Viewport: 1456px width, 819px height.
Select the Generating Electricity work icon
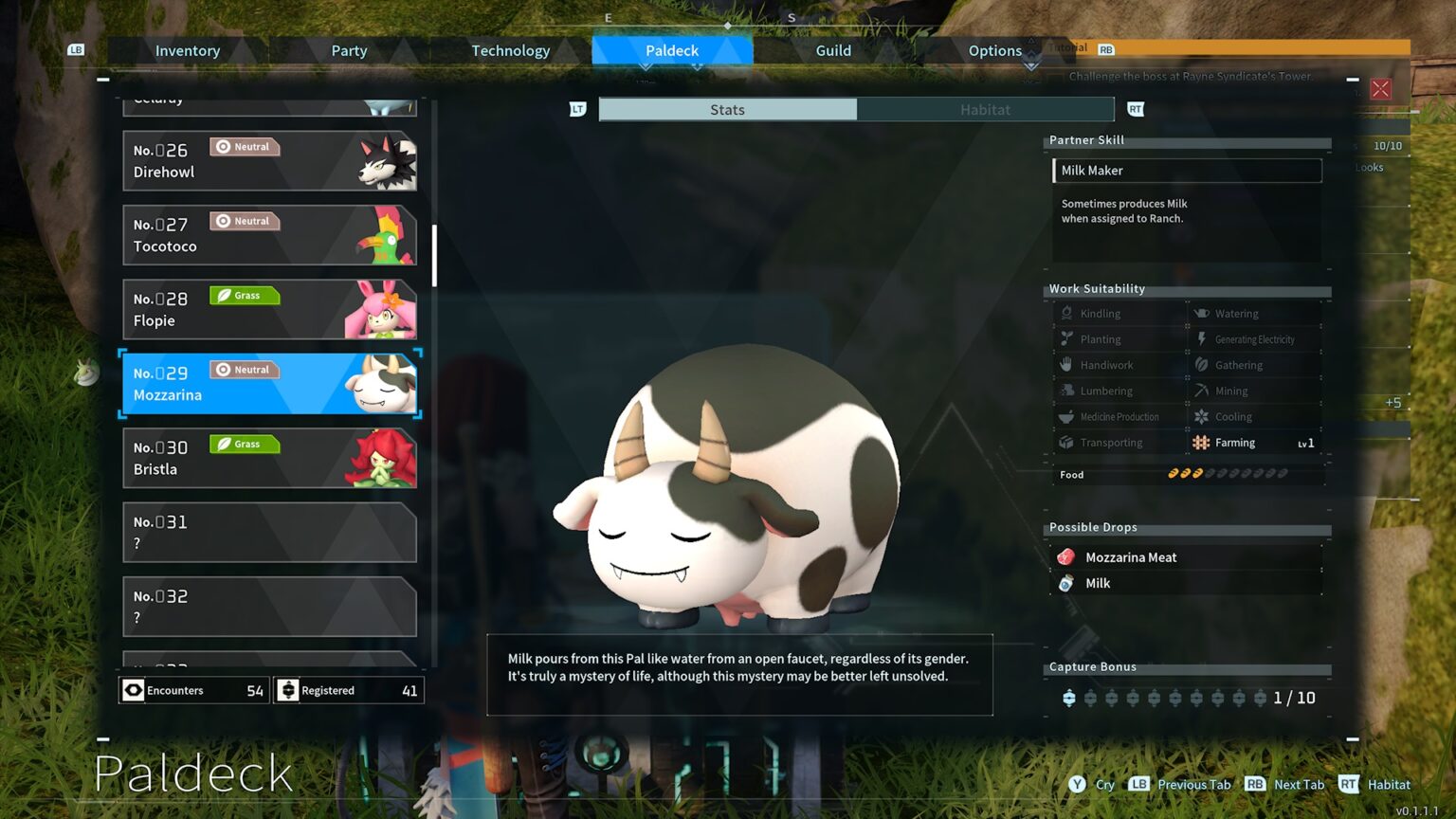1200,338
